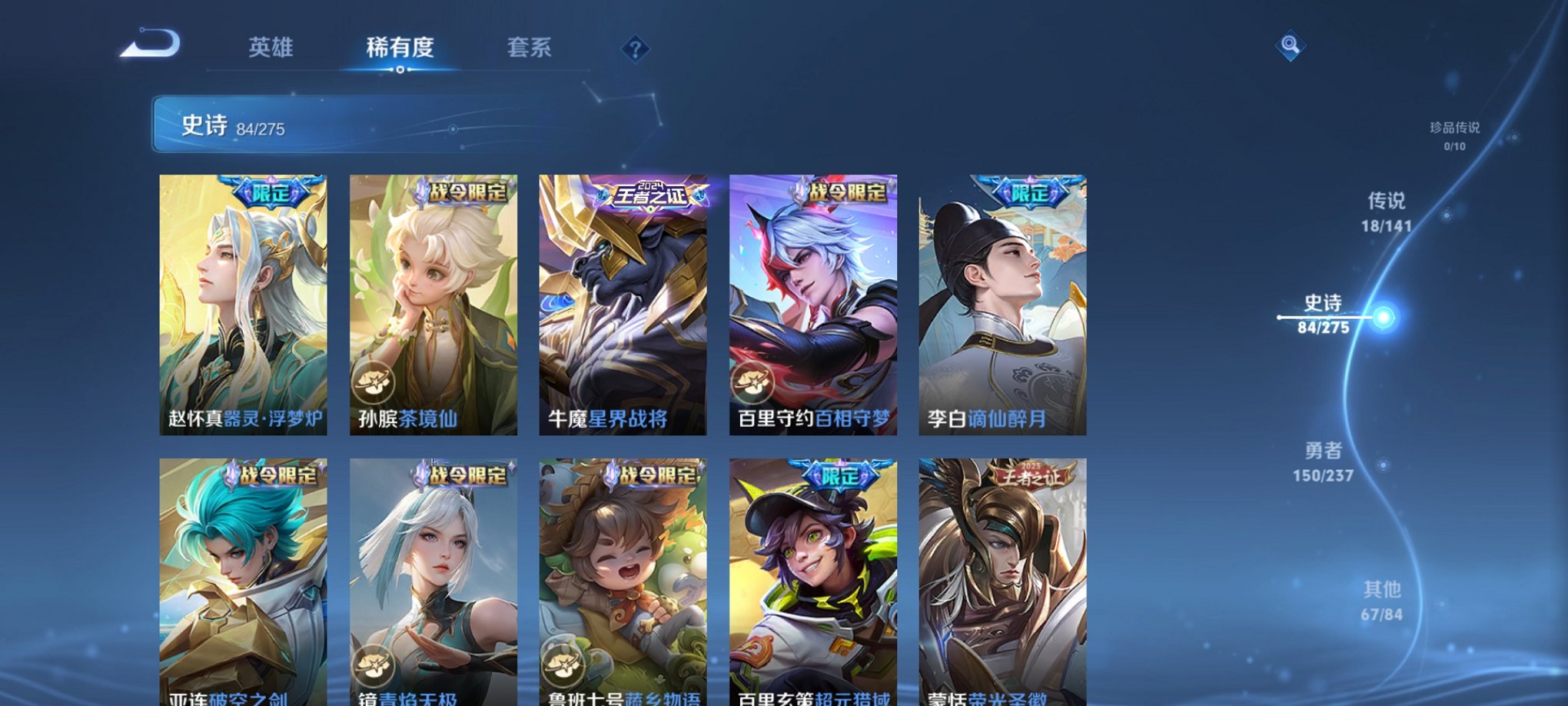Open the help question mark icon
1568x706 pixels.
click(635, 49)
